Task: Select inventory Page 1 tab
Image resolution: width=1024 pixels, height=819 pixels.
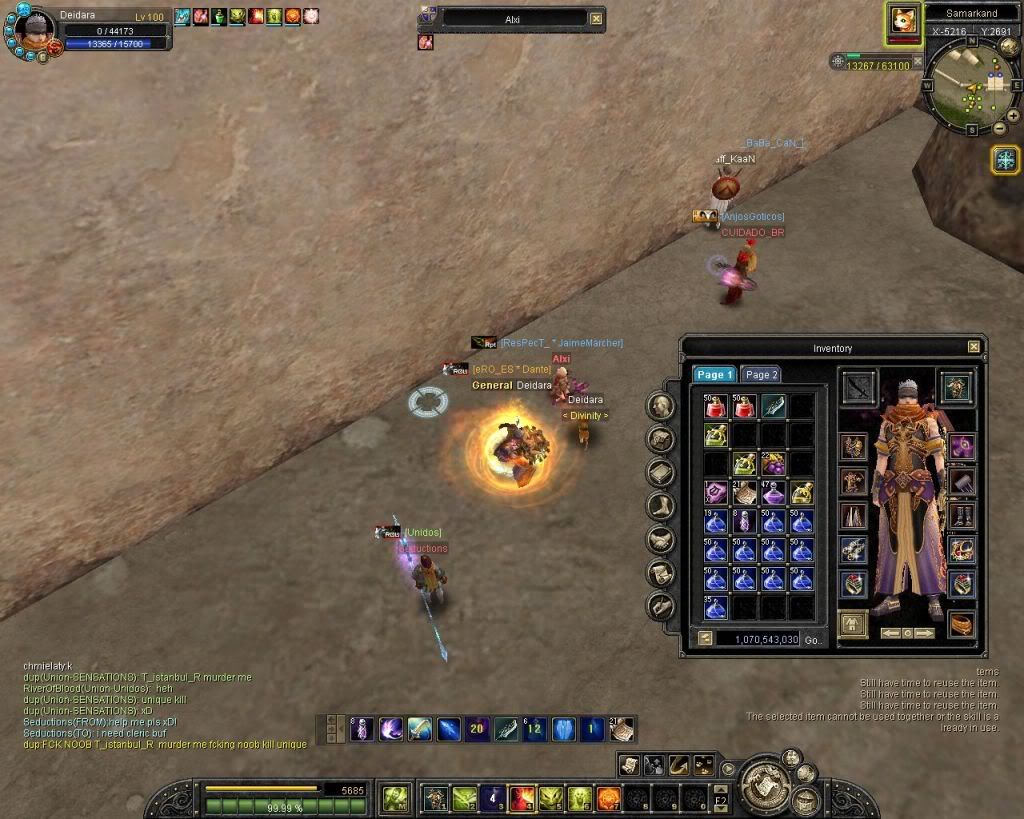Action: (x=715, y=374)
